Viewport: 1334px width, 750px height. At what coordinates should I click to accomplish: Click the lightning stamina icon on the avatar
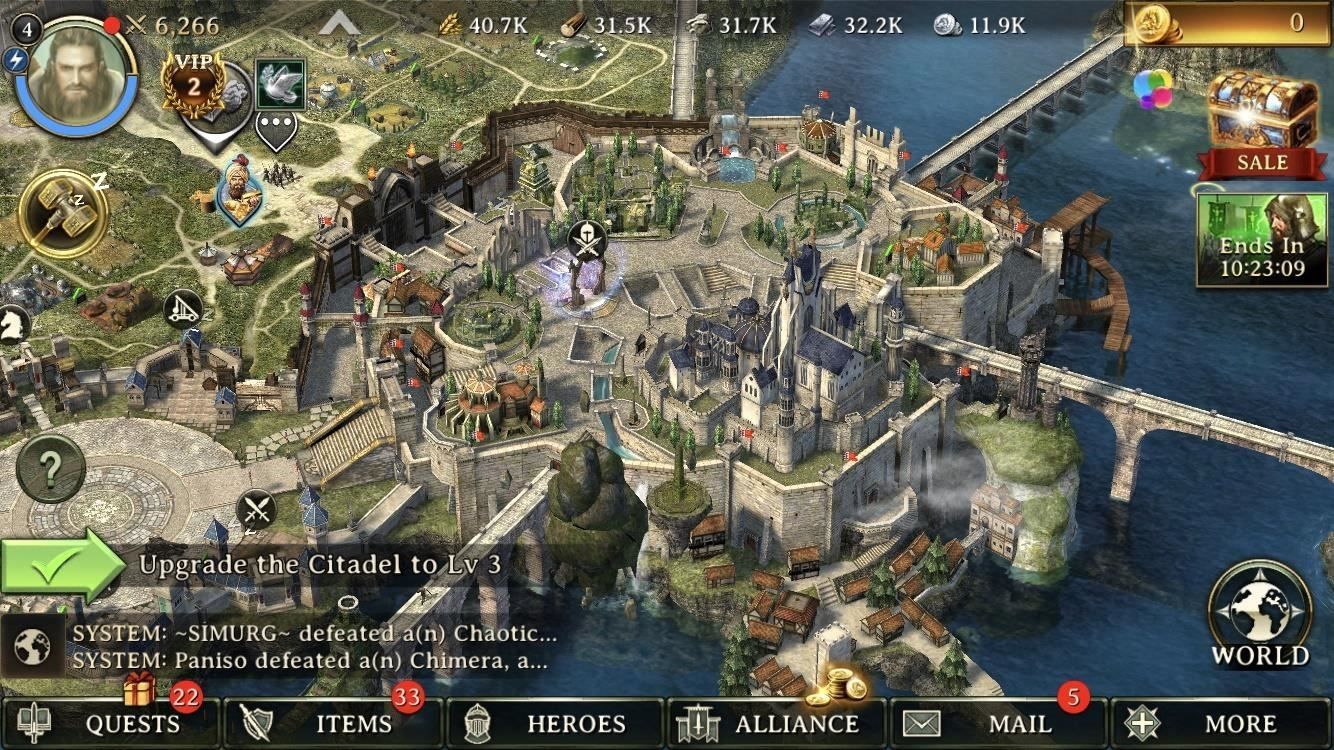pos(15,62)
